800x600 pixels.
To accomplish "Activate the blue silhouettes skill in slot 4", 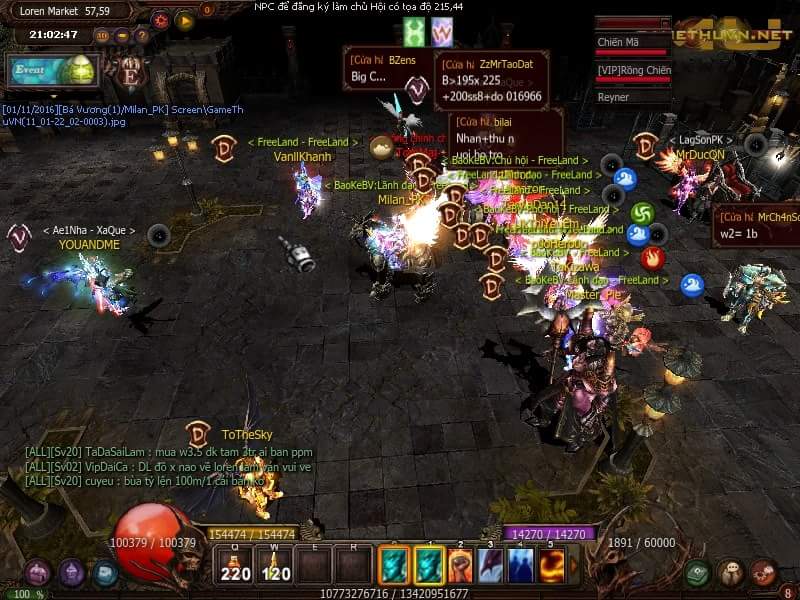I will coord(521,566).
